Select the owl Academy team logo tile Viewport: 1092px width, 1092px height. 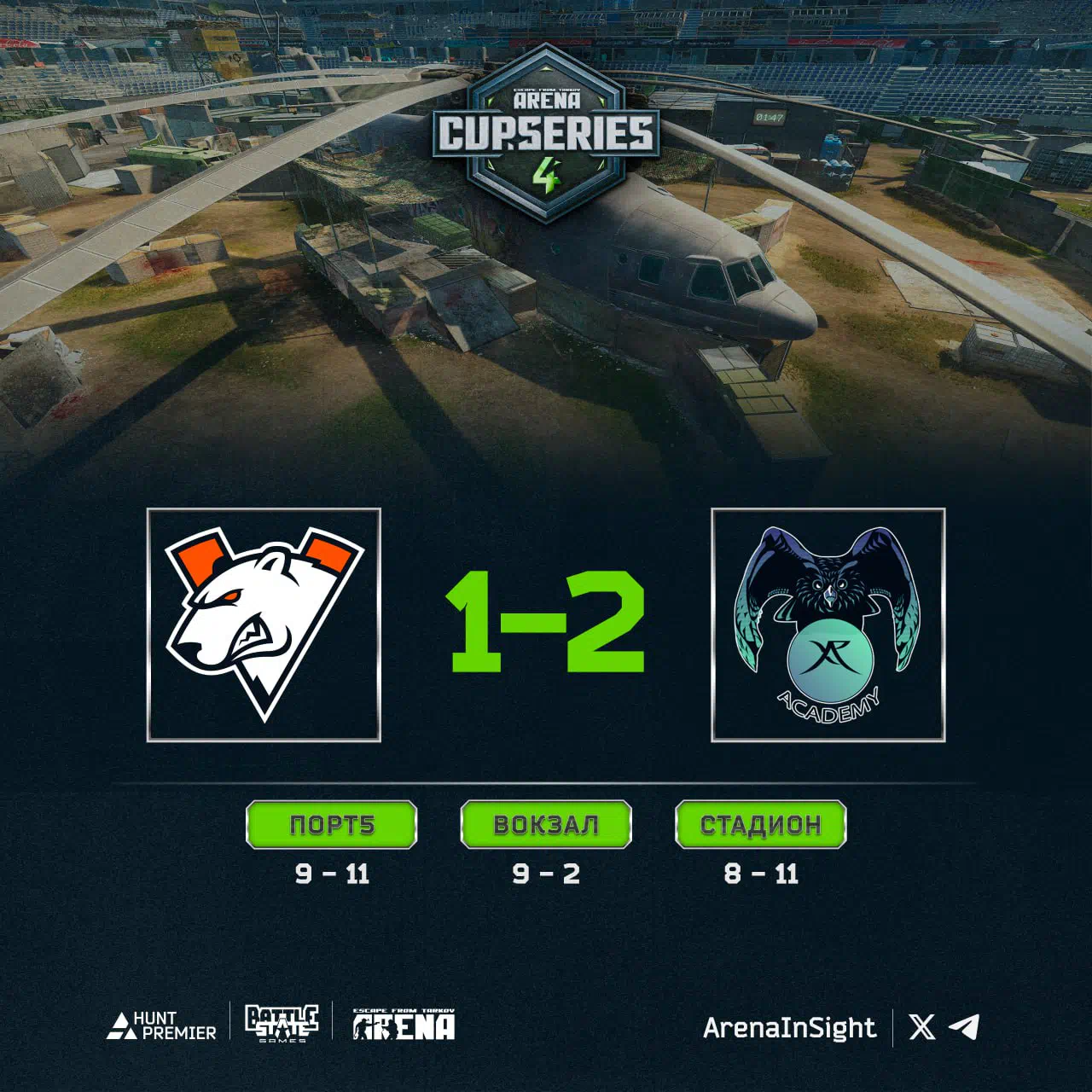(x=828, y=624)
